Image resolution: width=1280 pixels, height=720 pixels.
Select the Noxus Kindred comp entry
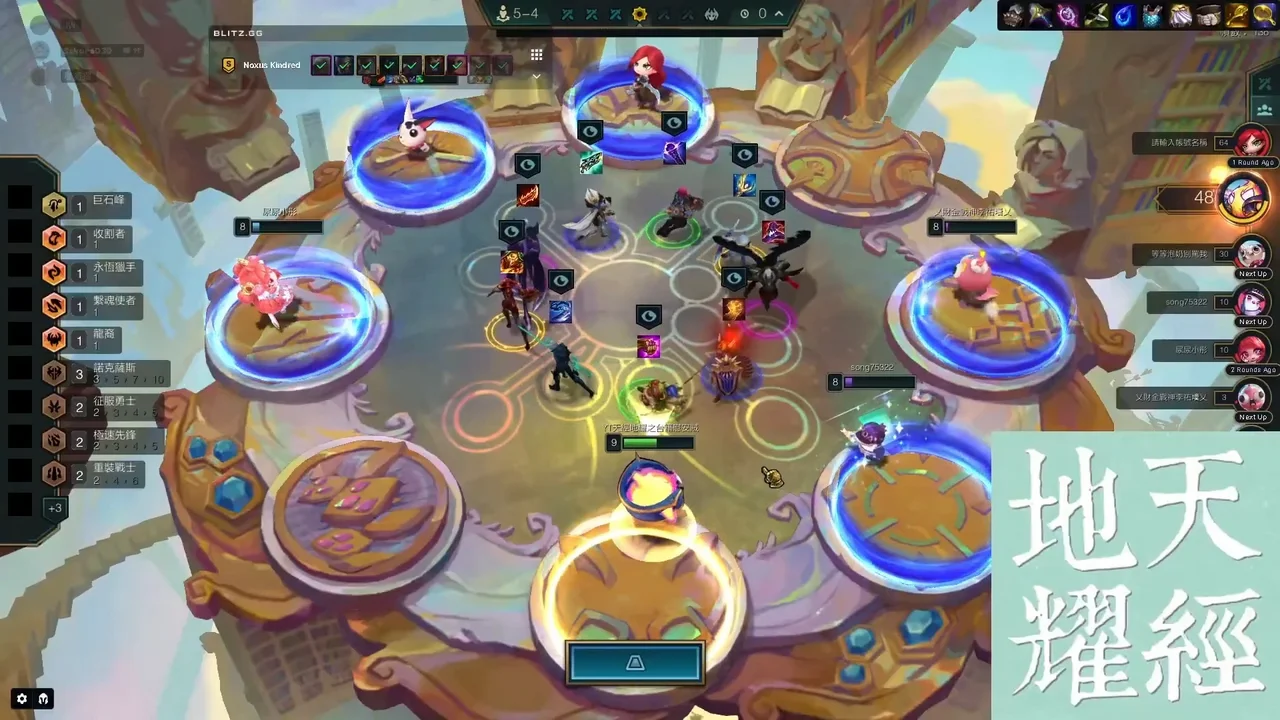pos(270,65)
